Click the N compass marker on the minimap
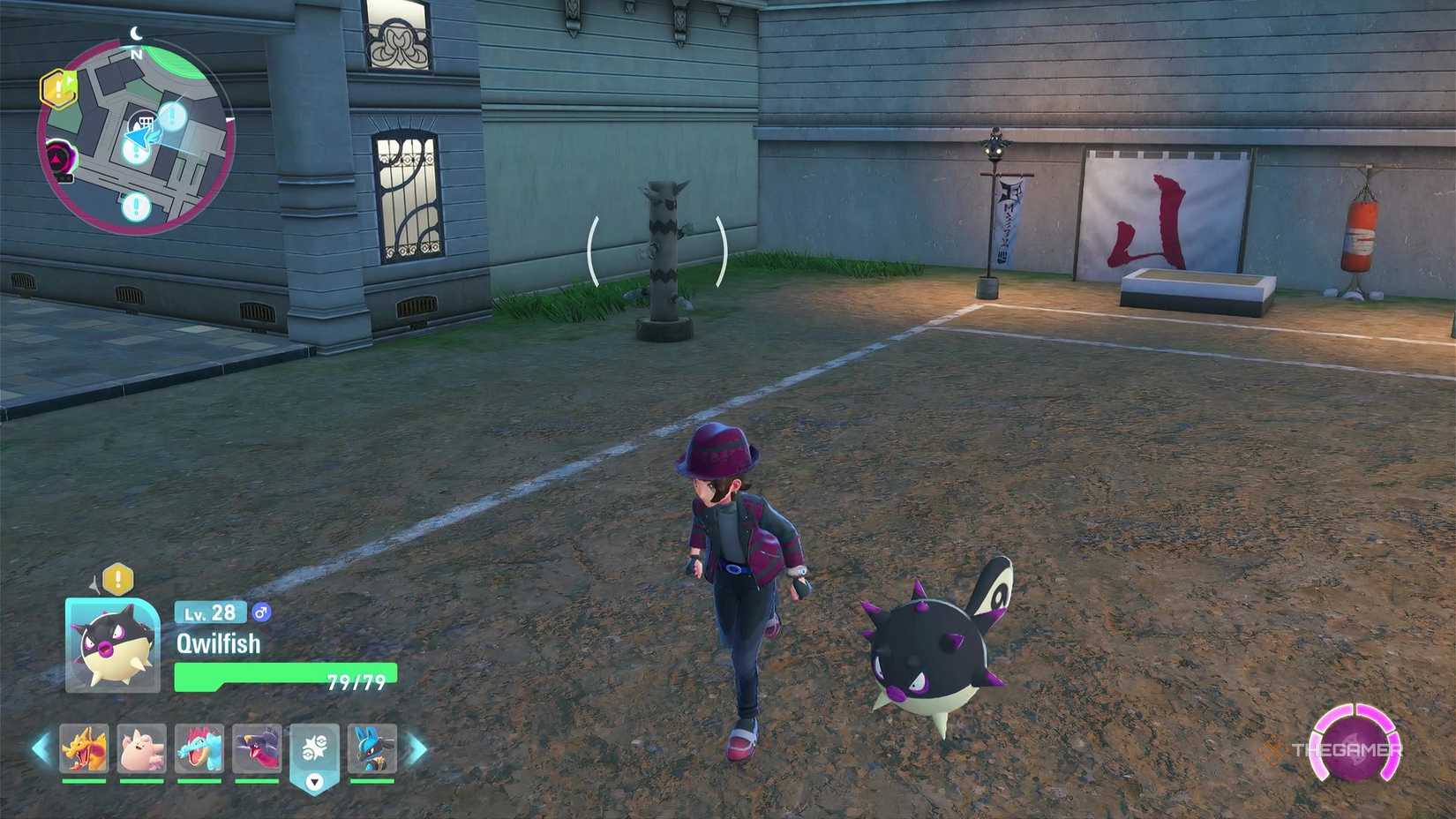Viewport: 1456px width, 819px height. [134, 53]
